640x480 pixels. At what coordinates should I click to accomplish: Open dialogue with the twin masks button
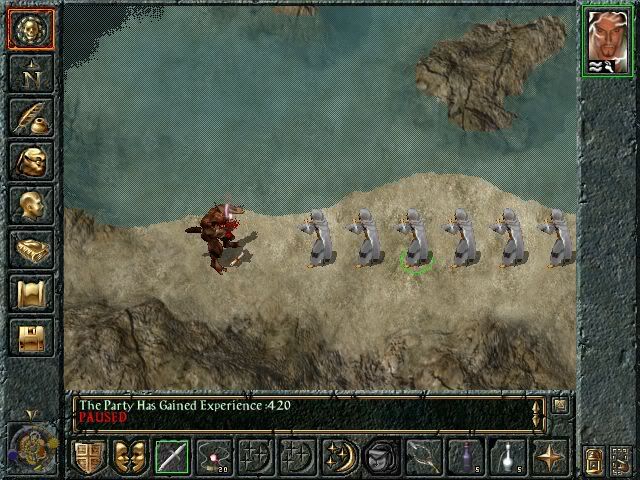(x=130, y=457)
